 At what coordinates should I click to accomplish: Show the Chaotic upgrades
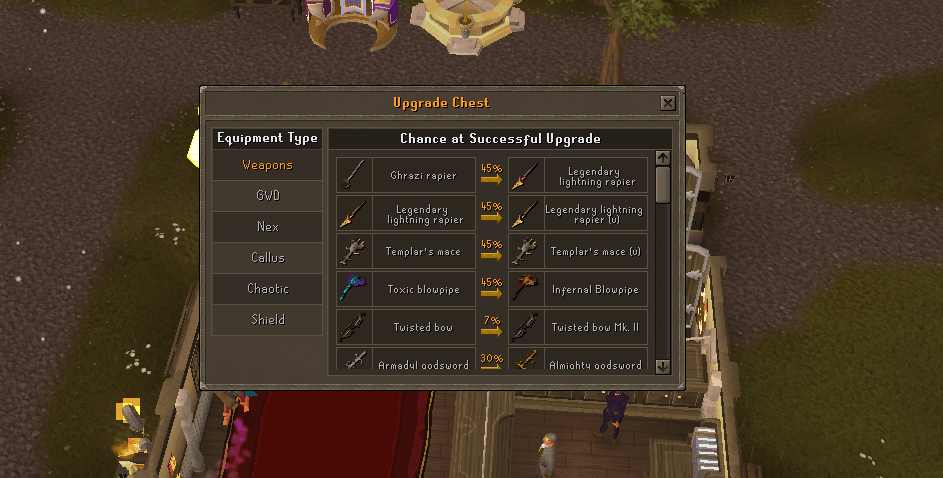coord(267,289)
